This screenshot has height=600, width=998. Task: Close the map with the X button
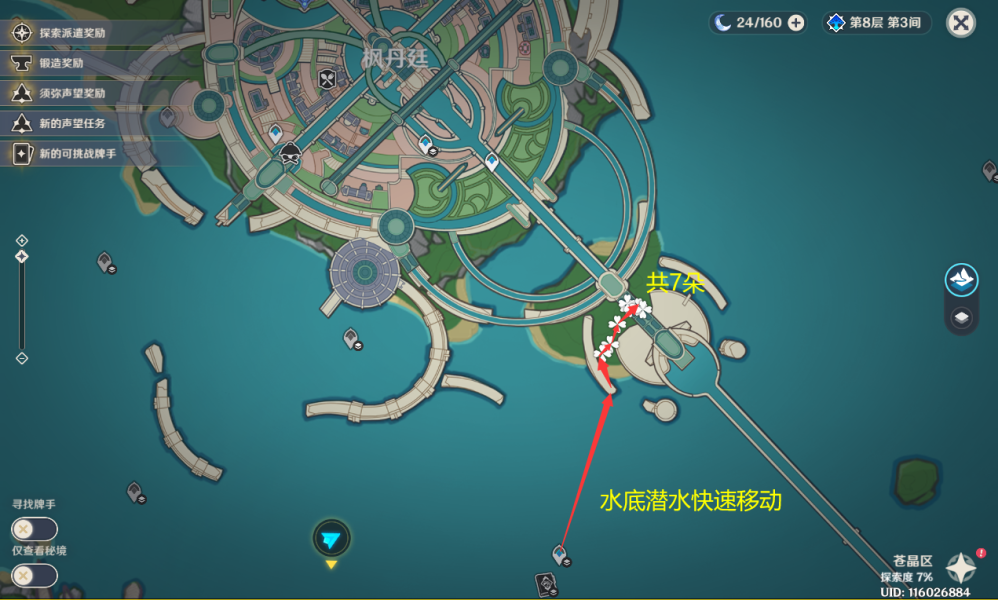[960, 23]
